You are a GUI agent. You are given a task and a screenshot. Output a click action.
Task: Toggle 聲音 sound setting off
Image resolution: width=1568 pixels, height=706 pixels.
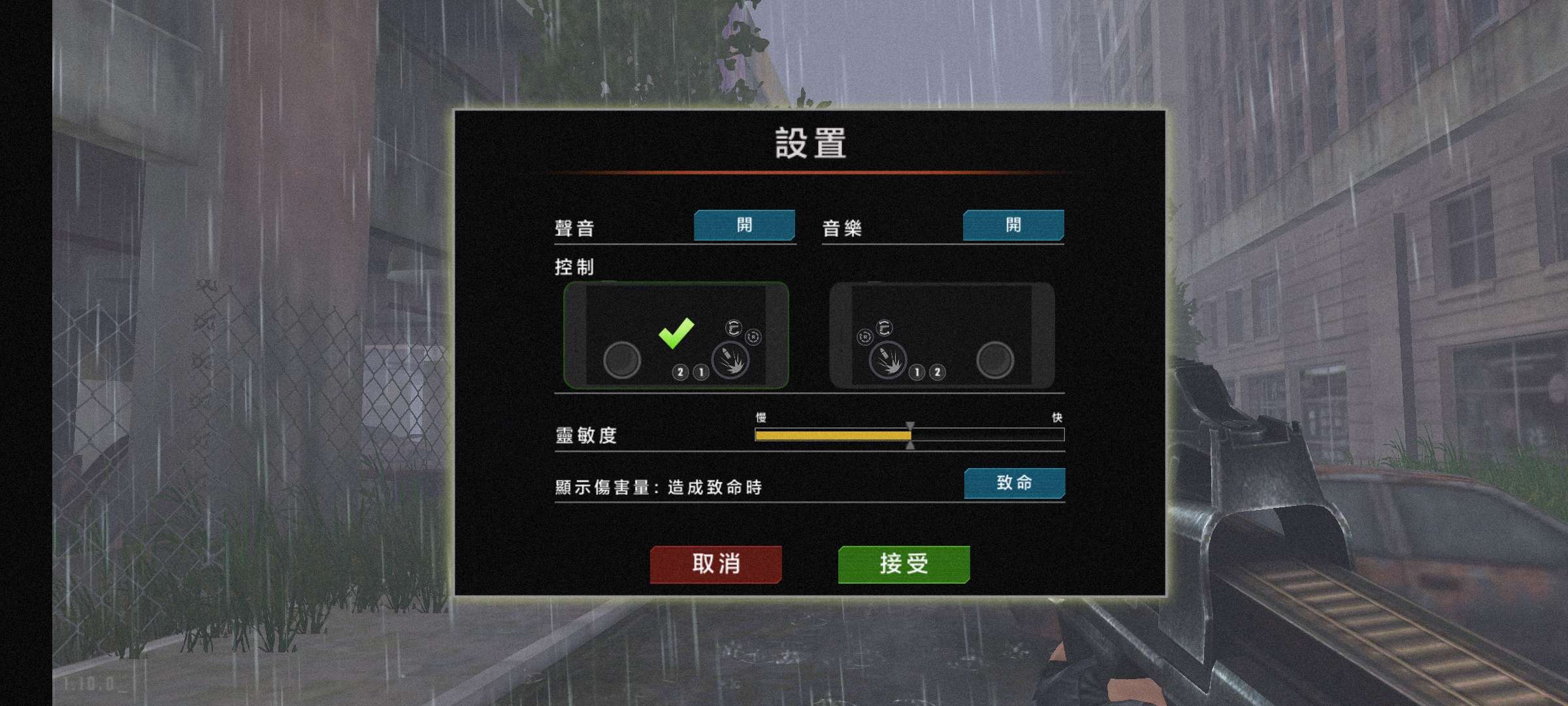(x=745, y=226)
